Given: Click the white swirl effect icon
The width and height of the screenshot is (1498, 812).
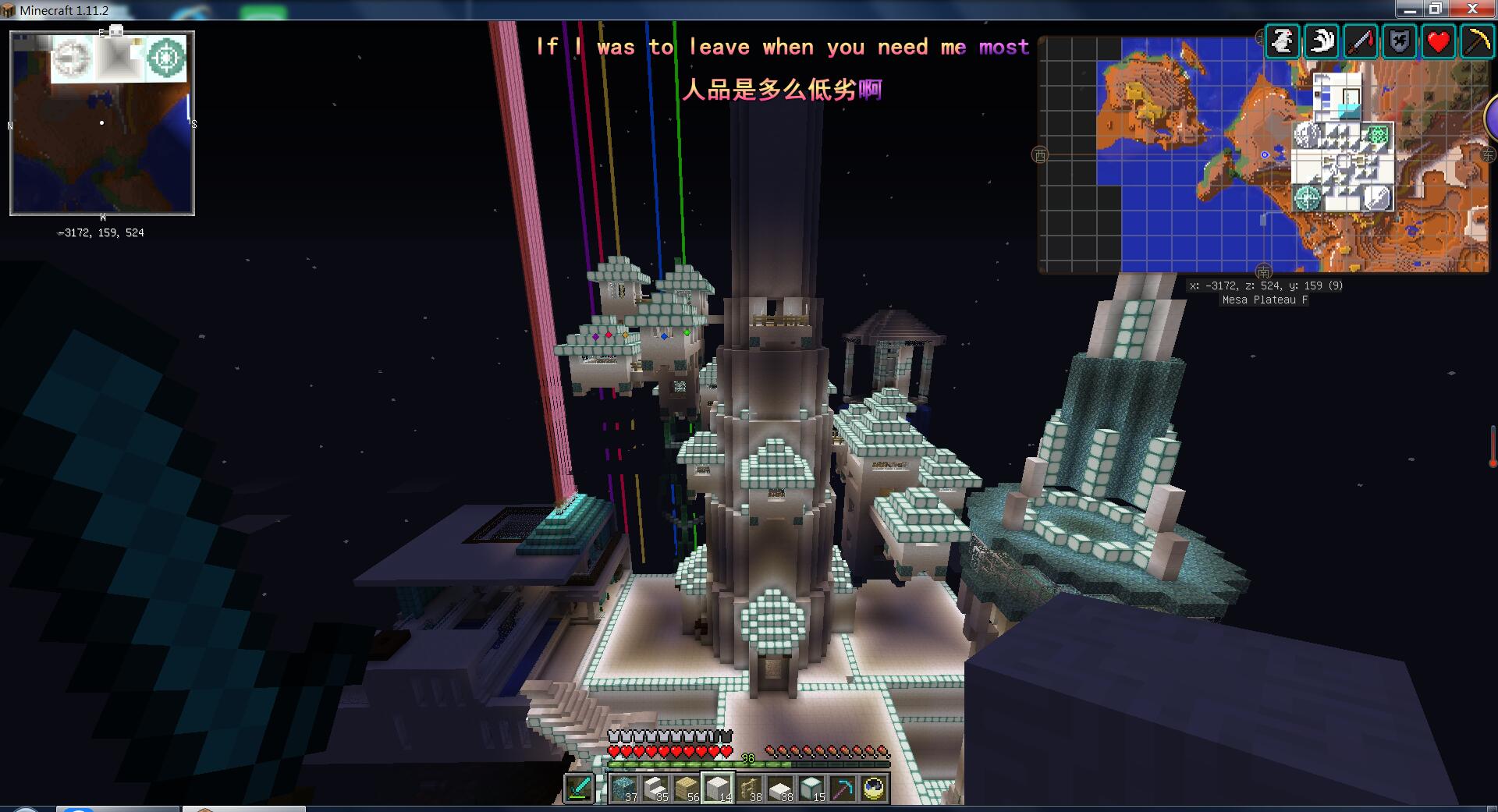Looking at the screenshot, I should coord(1322,41).
